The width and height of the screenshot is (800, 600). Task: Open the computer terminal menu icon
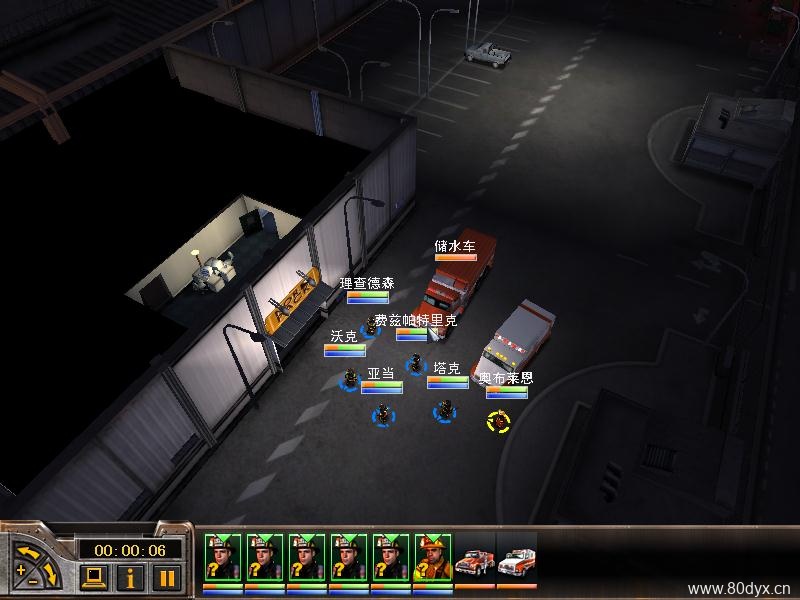coord(92,577)
